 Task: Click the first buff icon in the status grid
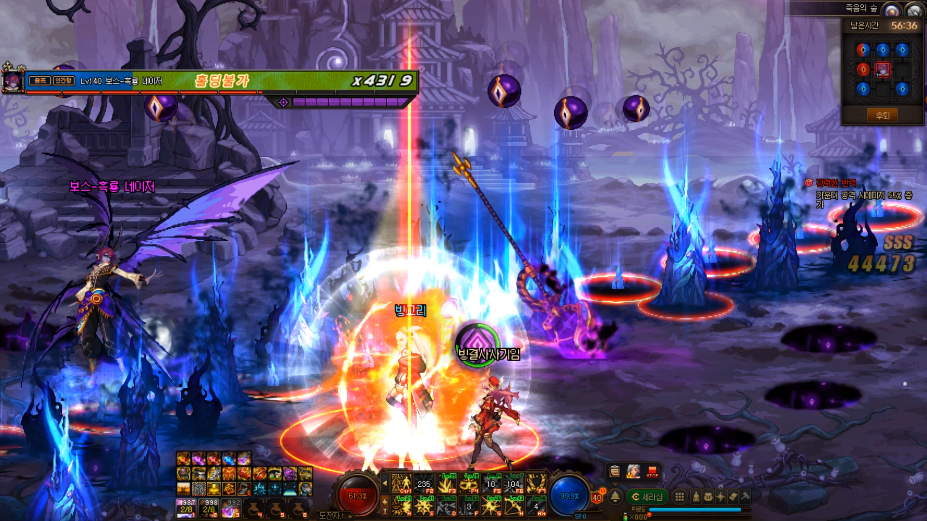(x=184, y=459)
